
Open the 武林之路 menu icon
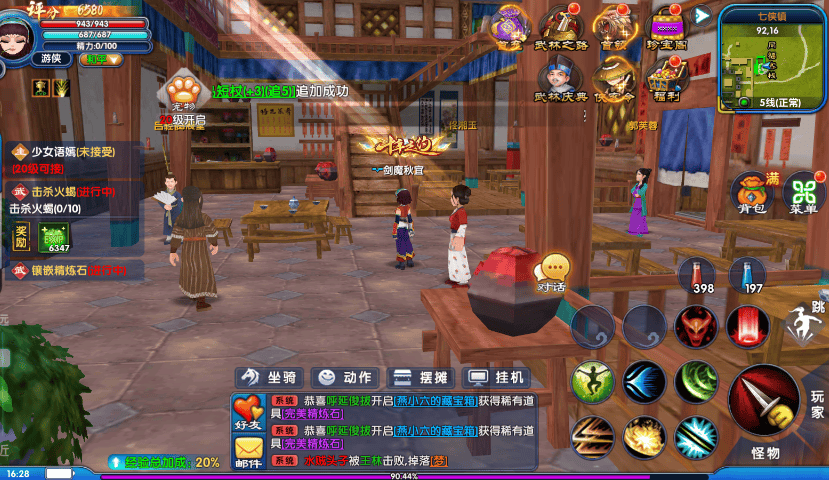(x=560, y=26)
